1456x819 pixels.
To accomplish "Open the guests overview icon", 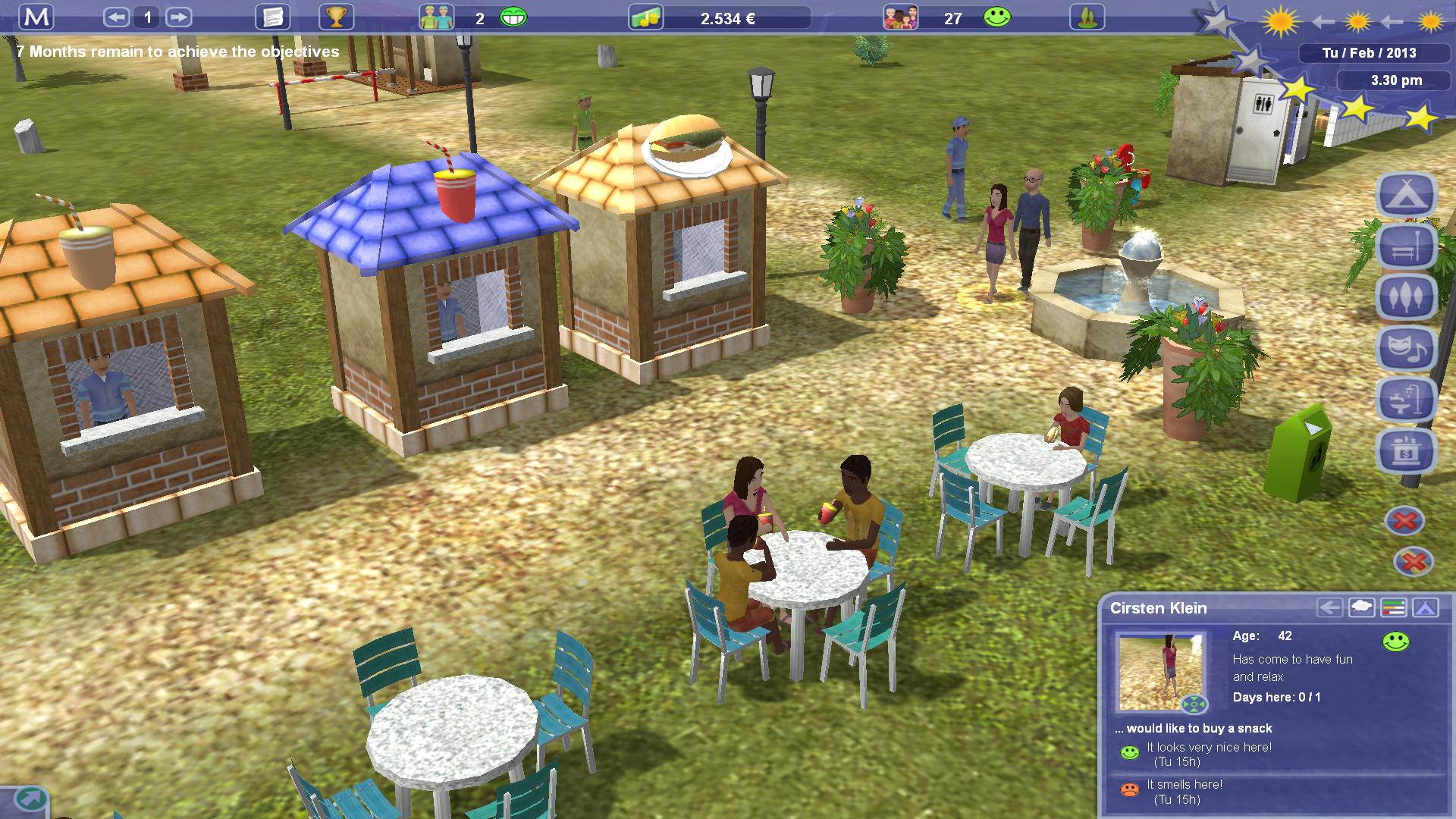I will click(x=900, y=17).
